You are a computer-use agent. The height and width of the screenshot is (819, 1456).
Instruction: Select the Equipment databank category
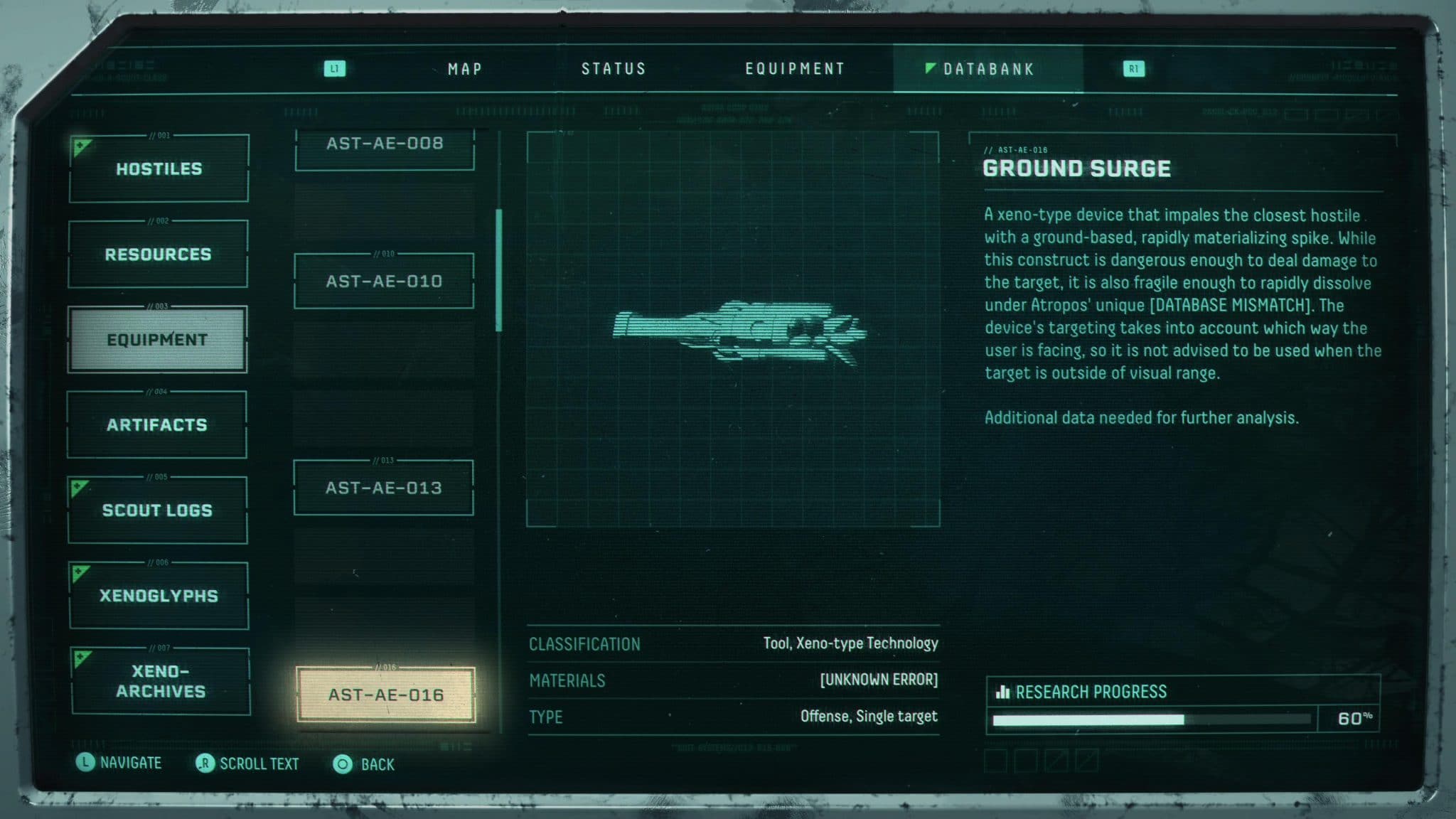[157, 340]
